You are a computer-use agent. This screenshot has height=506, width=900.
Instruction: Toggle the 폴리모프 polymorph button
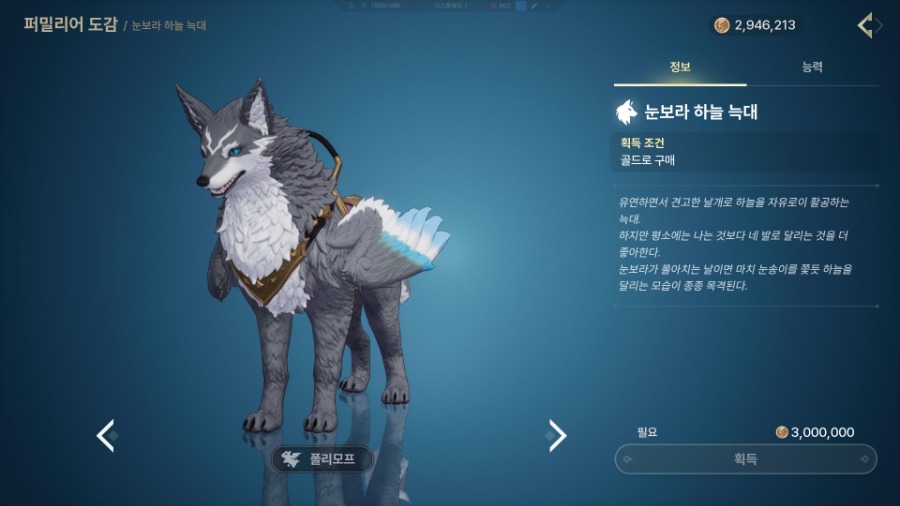pos(322,459)
